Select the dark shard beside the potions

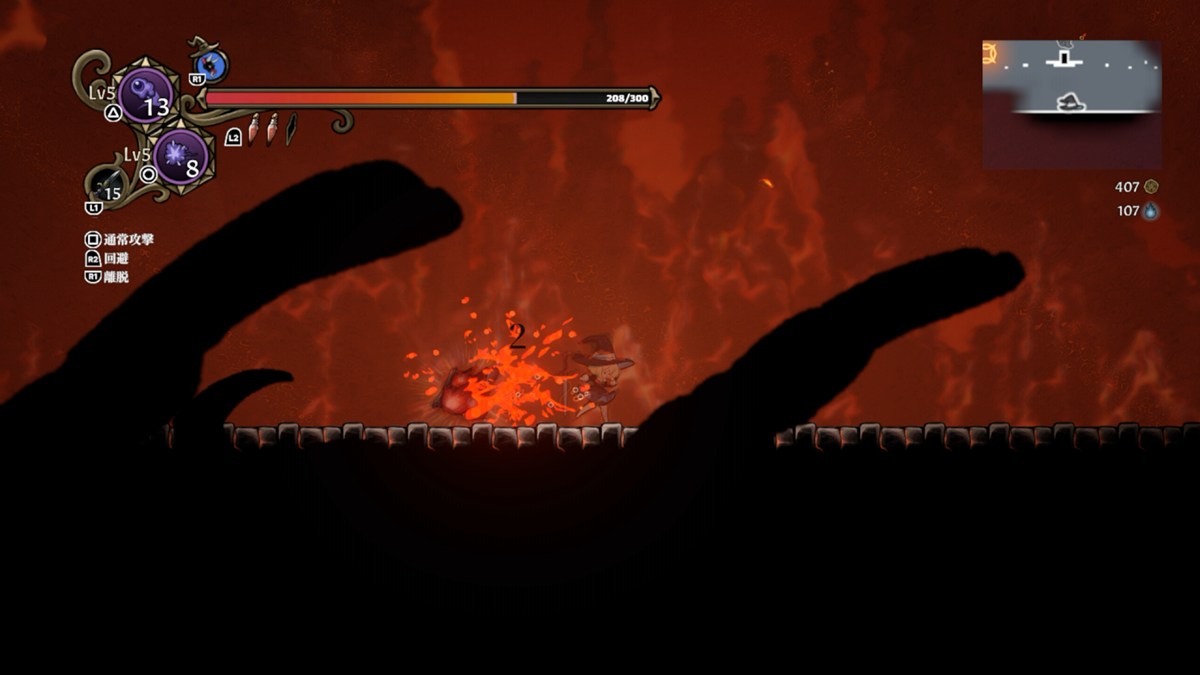tap(291, 130)
